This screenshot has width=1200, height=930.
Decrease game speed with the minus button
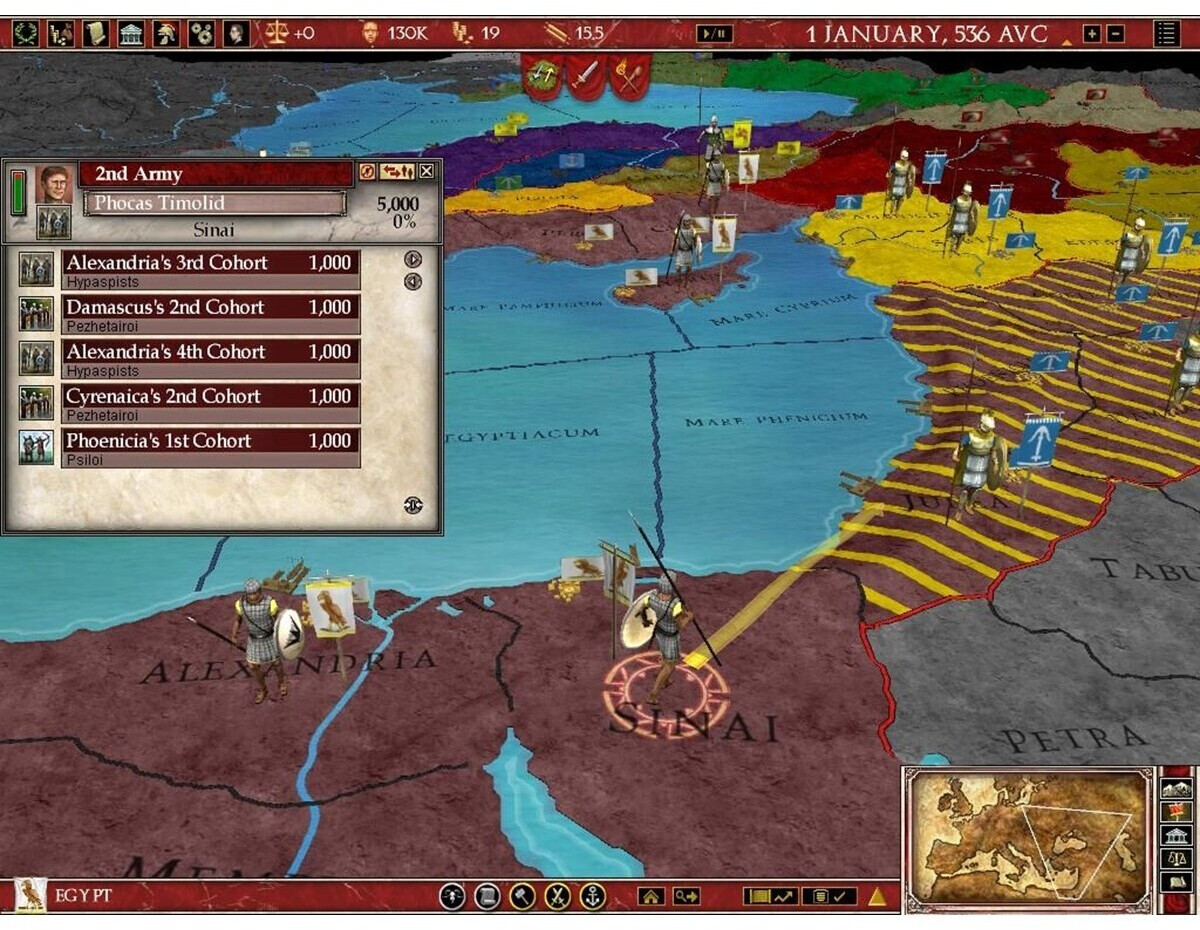coord(1115,34)
